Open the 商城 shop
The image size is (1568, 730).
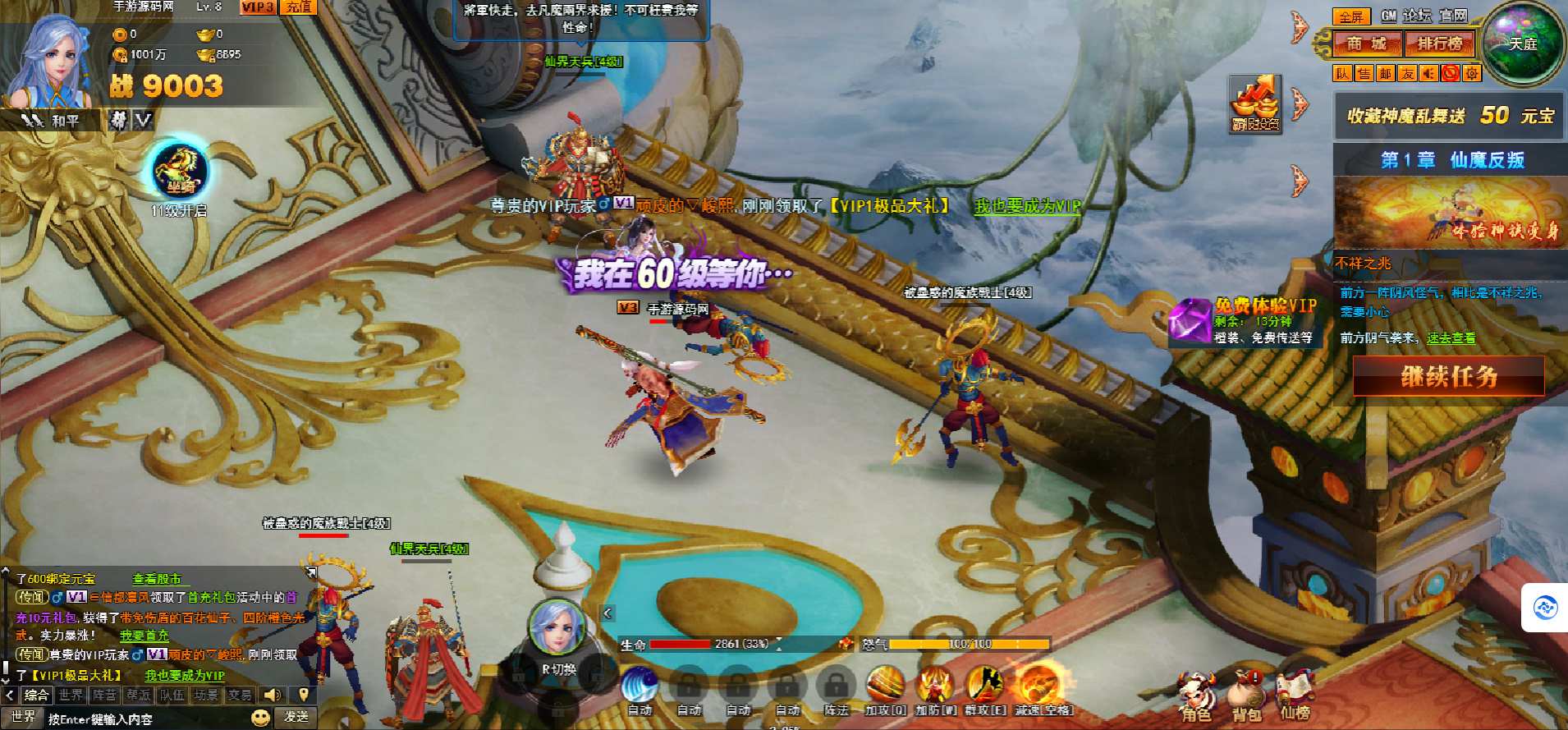pos(1366,44)
